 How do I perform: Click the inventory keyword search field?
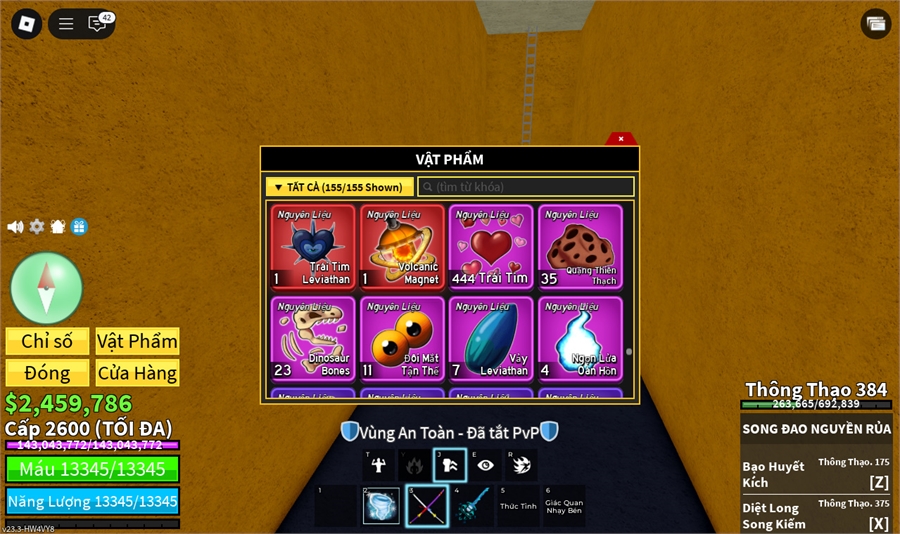[x=526, y=187]
